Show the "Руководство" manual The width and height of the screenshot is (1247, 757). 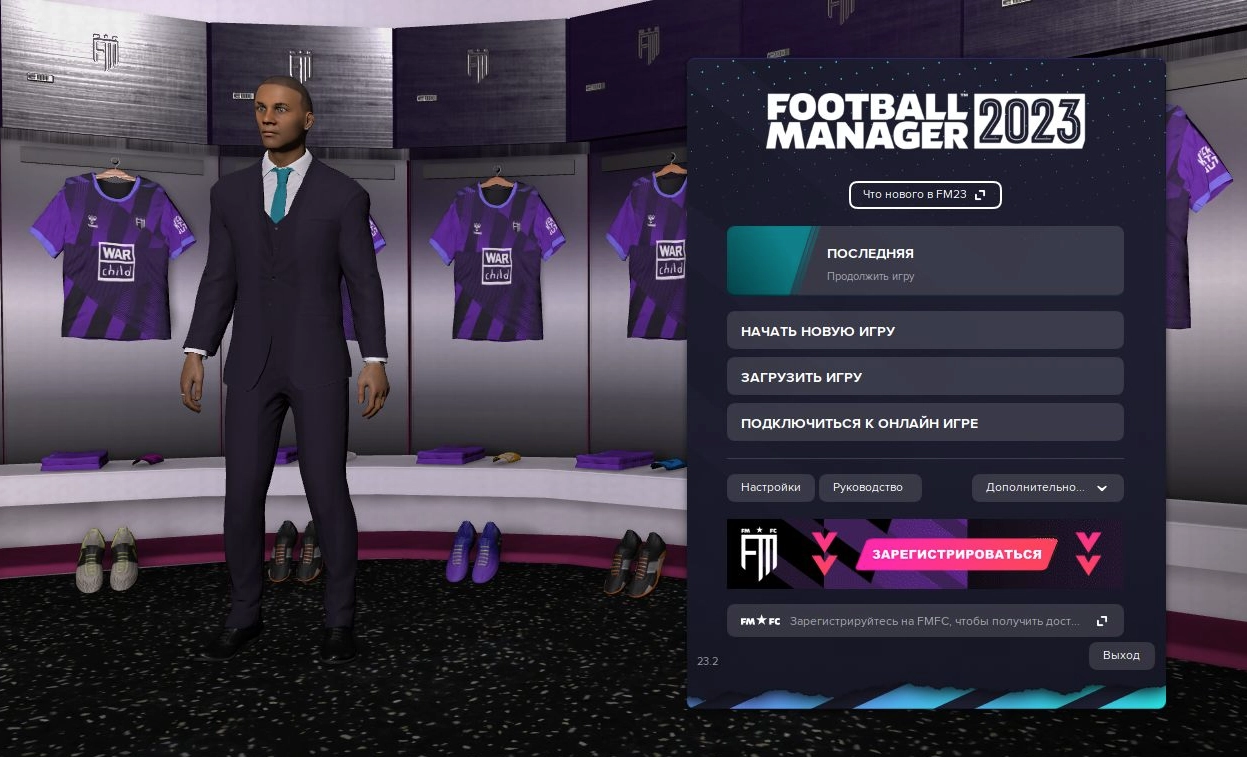click(x=869, y=488)
